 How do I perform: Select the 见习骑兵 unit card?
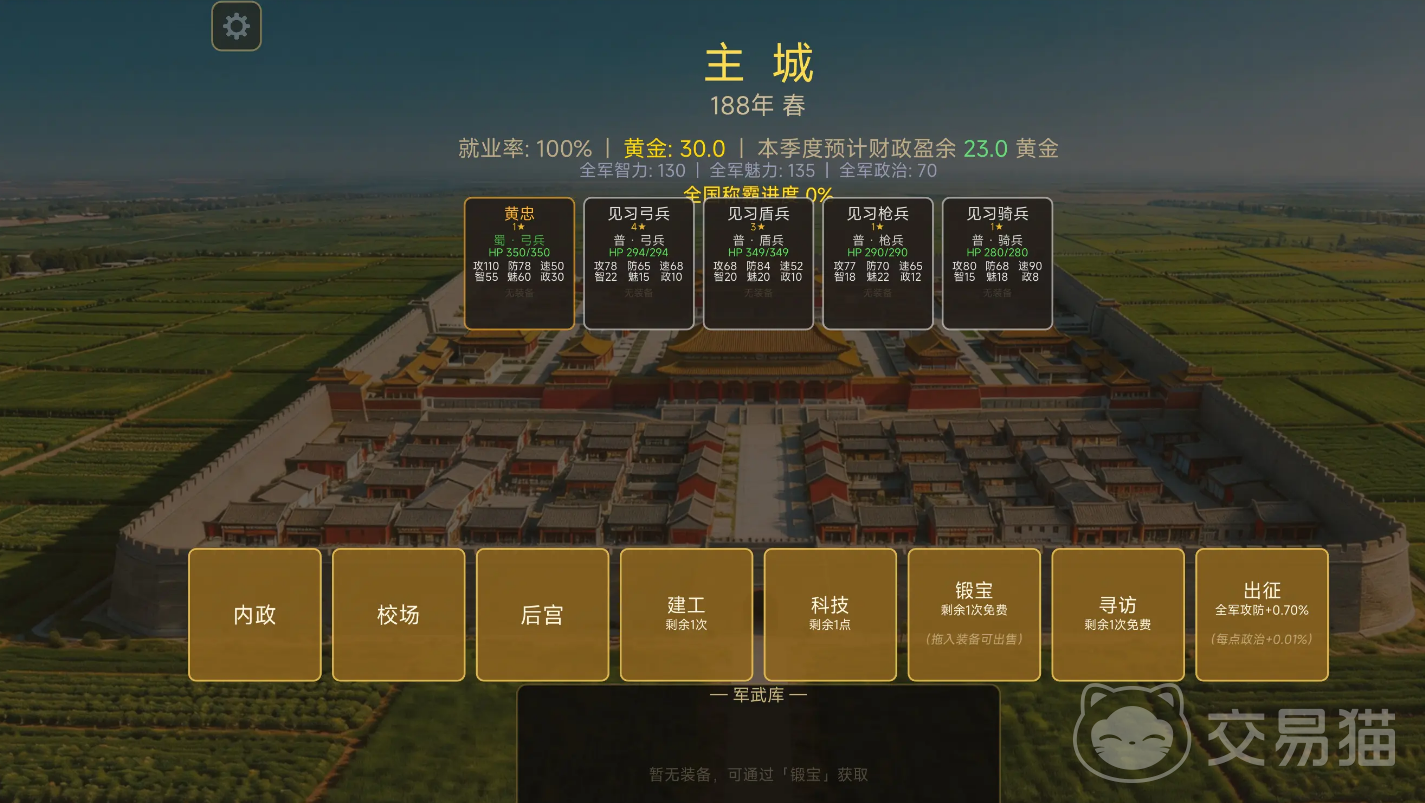[996, 263]
